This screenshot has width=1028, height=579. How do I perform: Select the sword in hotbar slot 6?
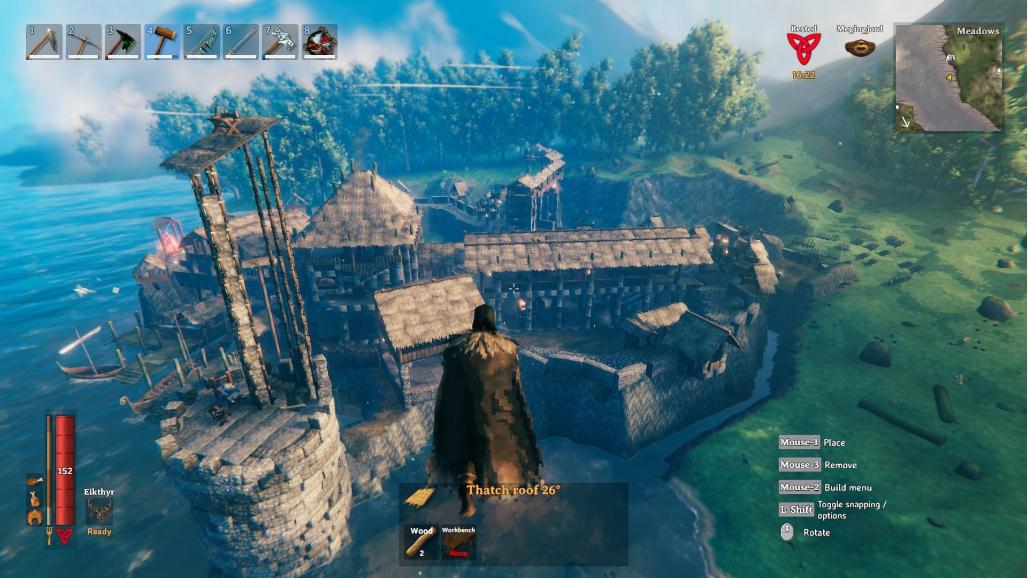pyautogui.click(x=241, y=42)
